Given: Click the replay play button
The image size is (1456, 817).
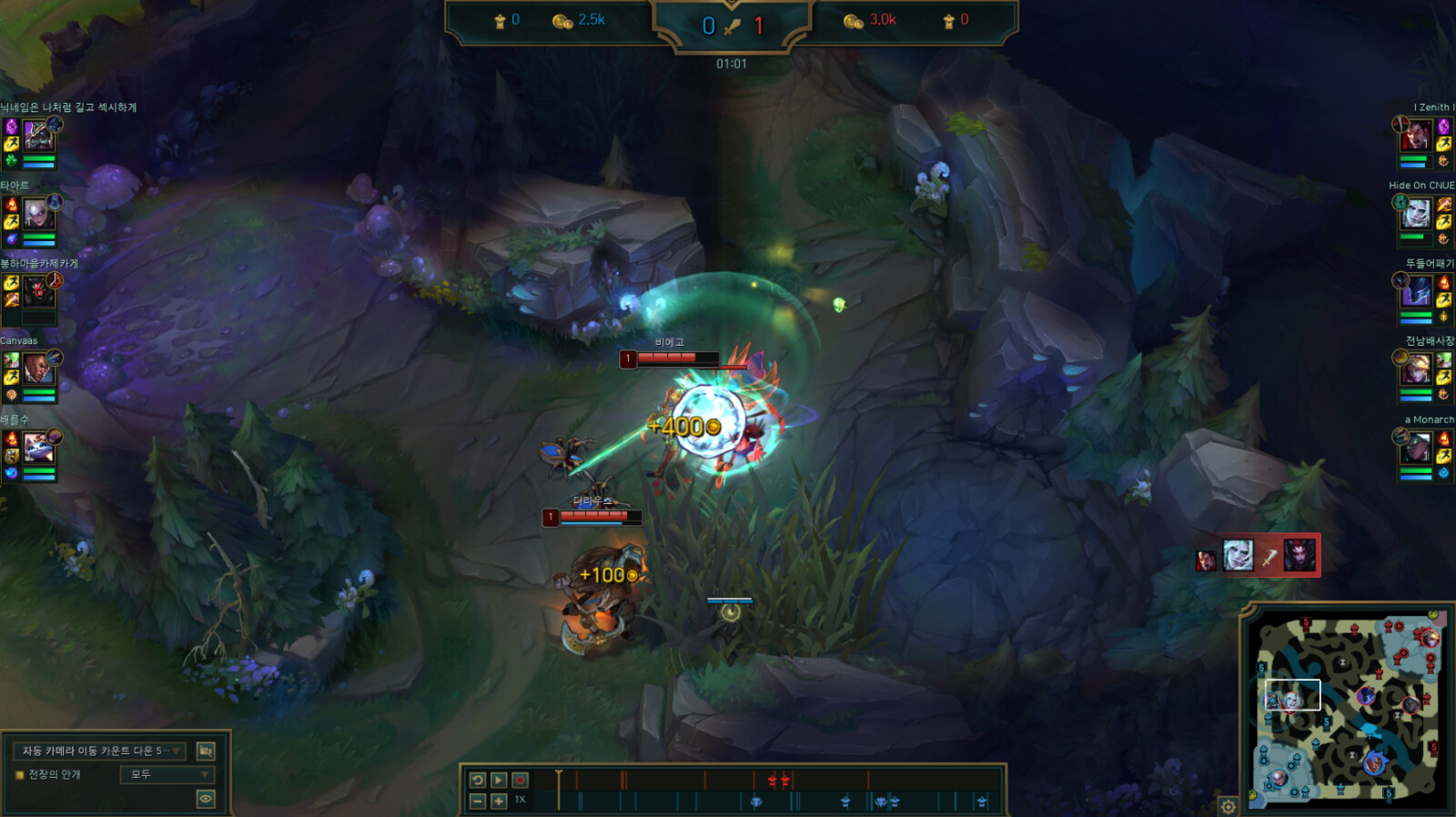Looking at the screenshot, I should tap(499, 780).
